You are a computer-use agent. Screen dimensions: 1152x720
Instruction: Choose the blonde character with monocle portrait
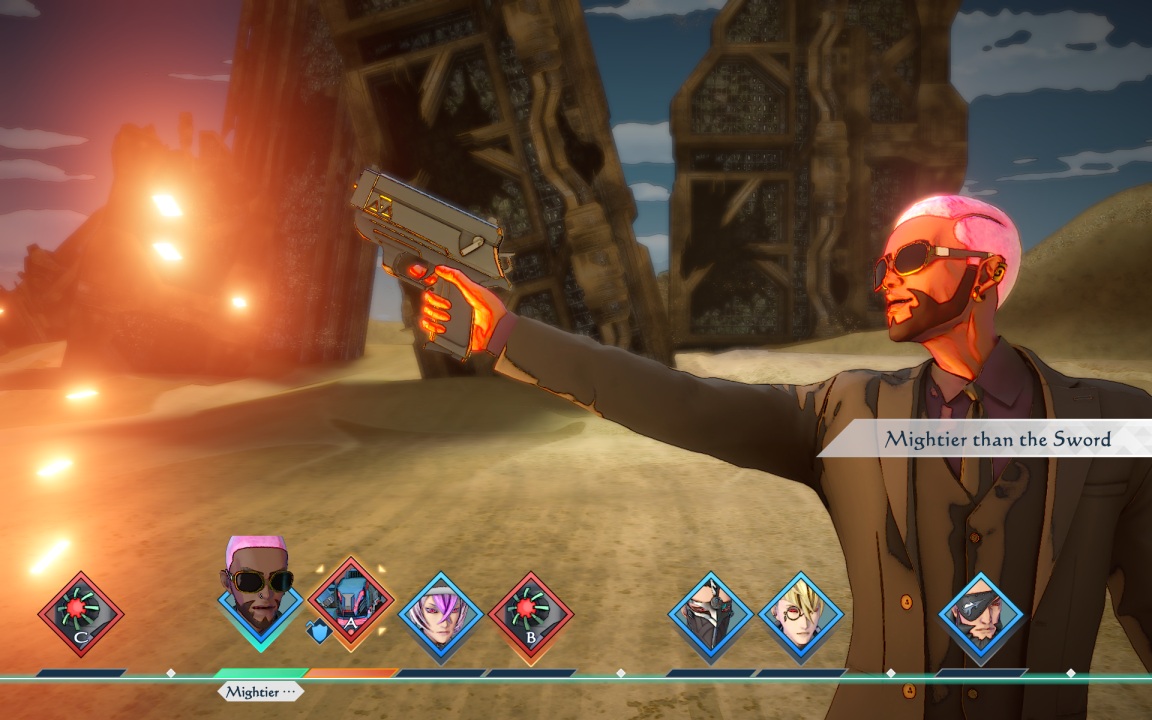[801, 613]
